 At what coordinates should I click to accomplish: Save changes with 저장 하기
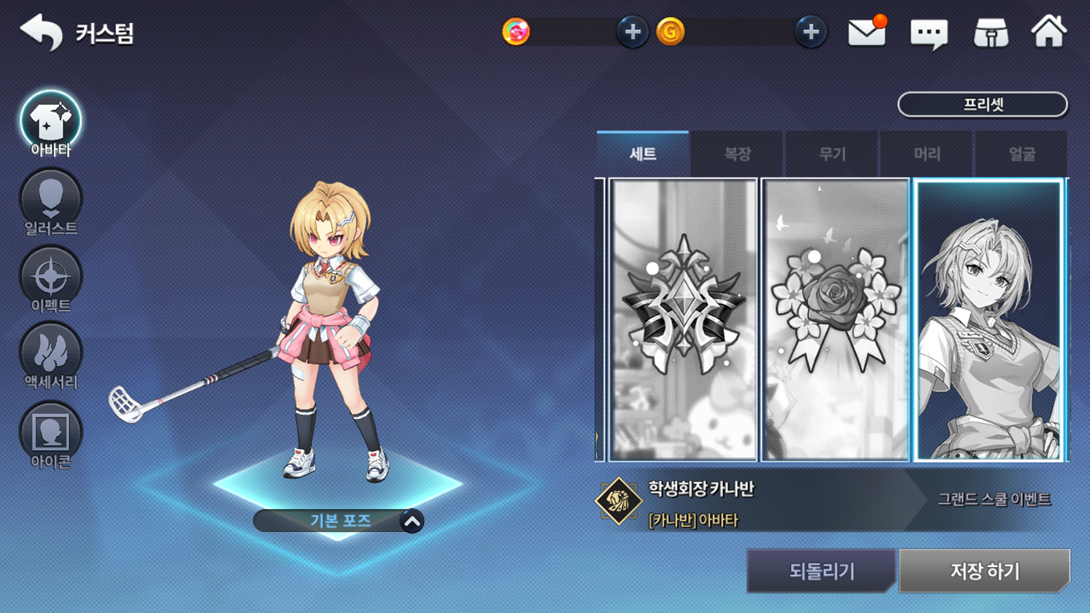984,571
